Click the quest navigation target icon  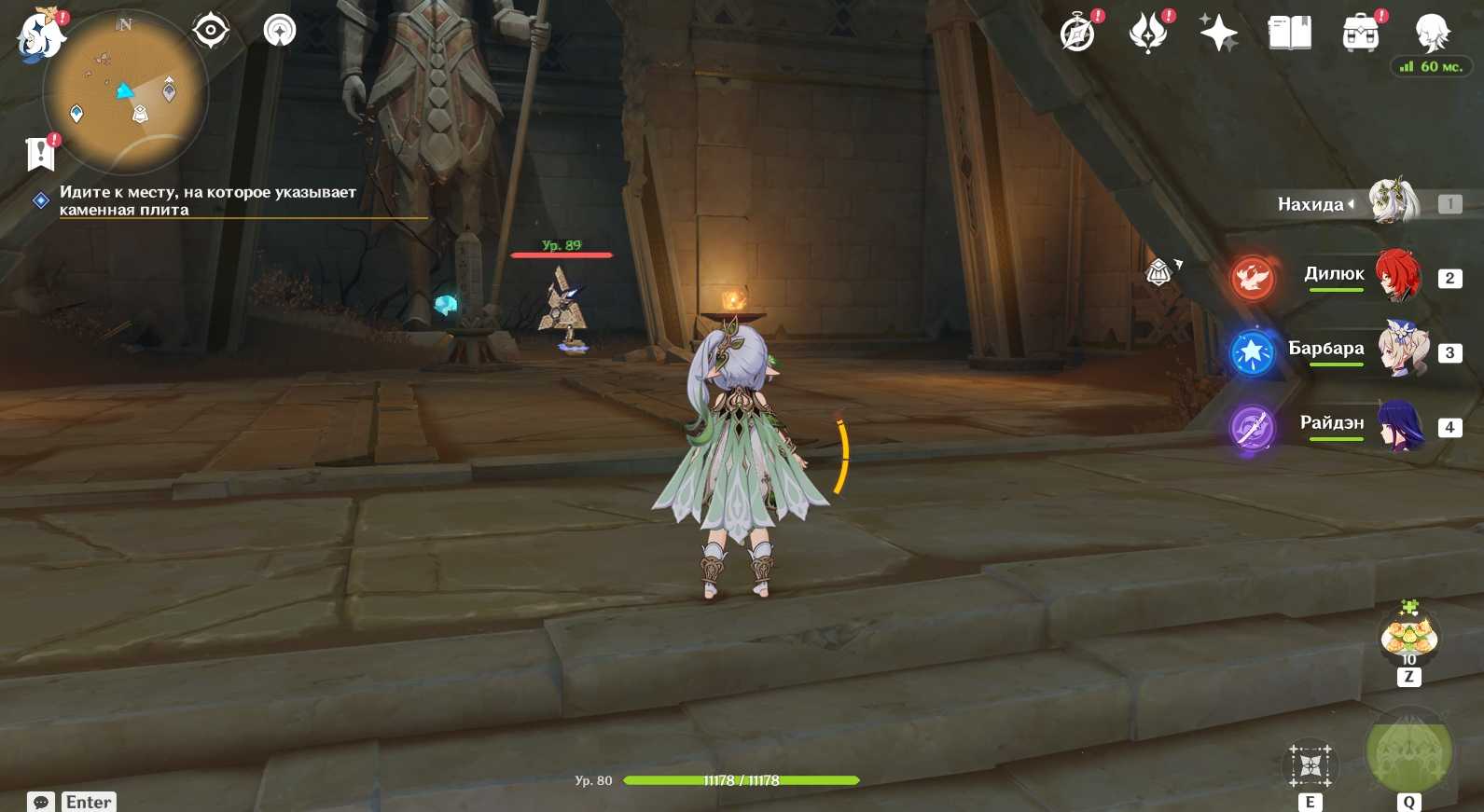(211, 31)
